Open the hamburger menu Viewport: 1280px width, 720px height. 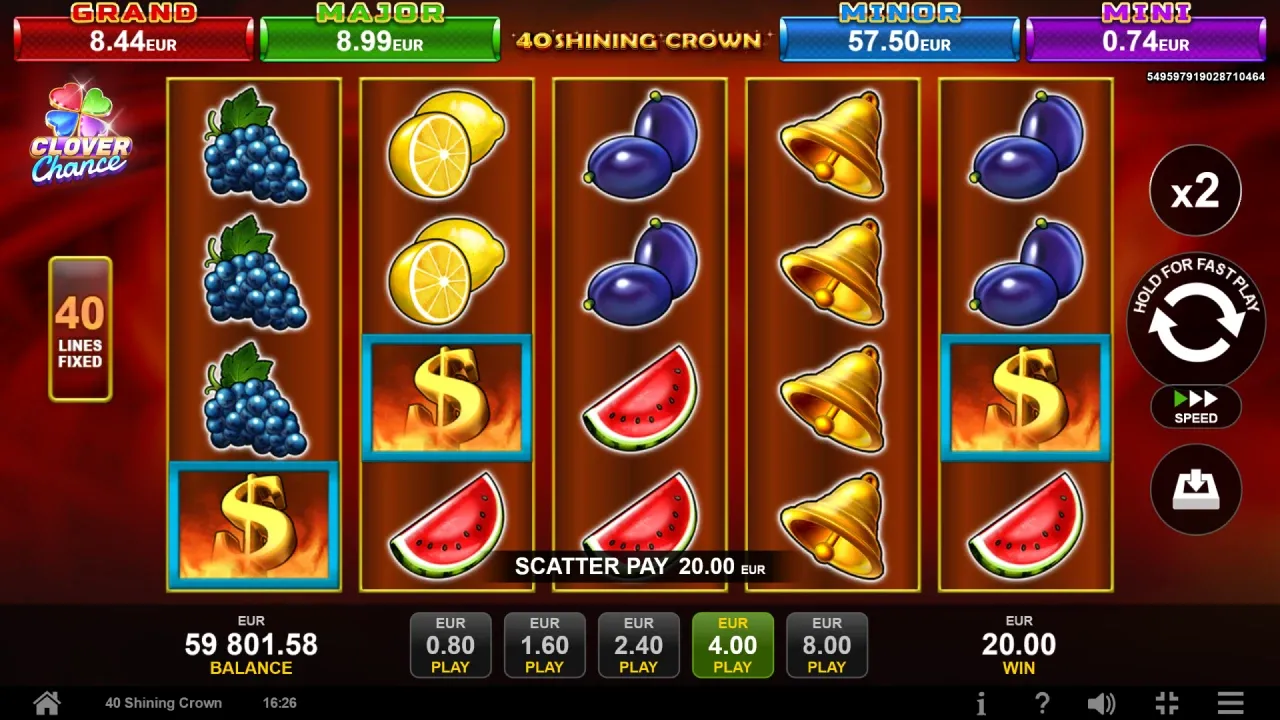pyautogui.click(x=1232, y=702)
